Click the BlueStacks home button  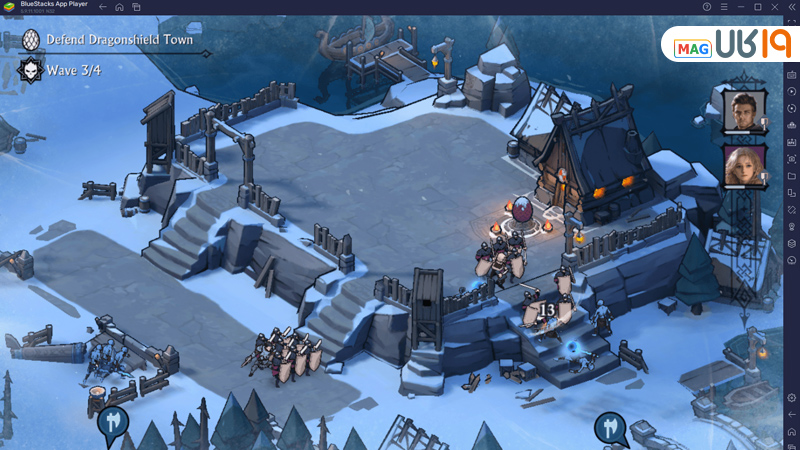[119, 7]
